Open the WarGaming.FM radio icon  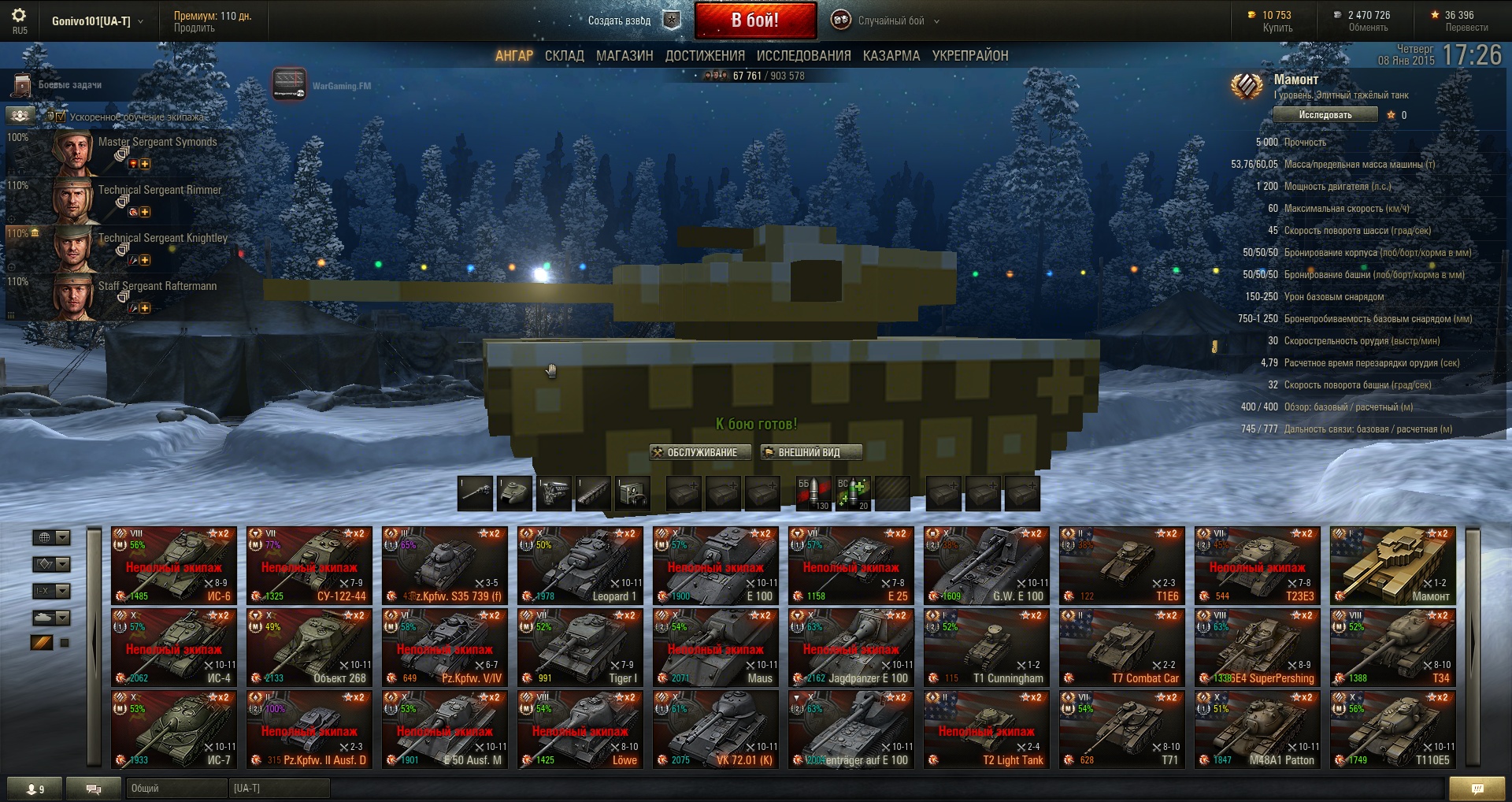289,85
